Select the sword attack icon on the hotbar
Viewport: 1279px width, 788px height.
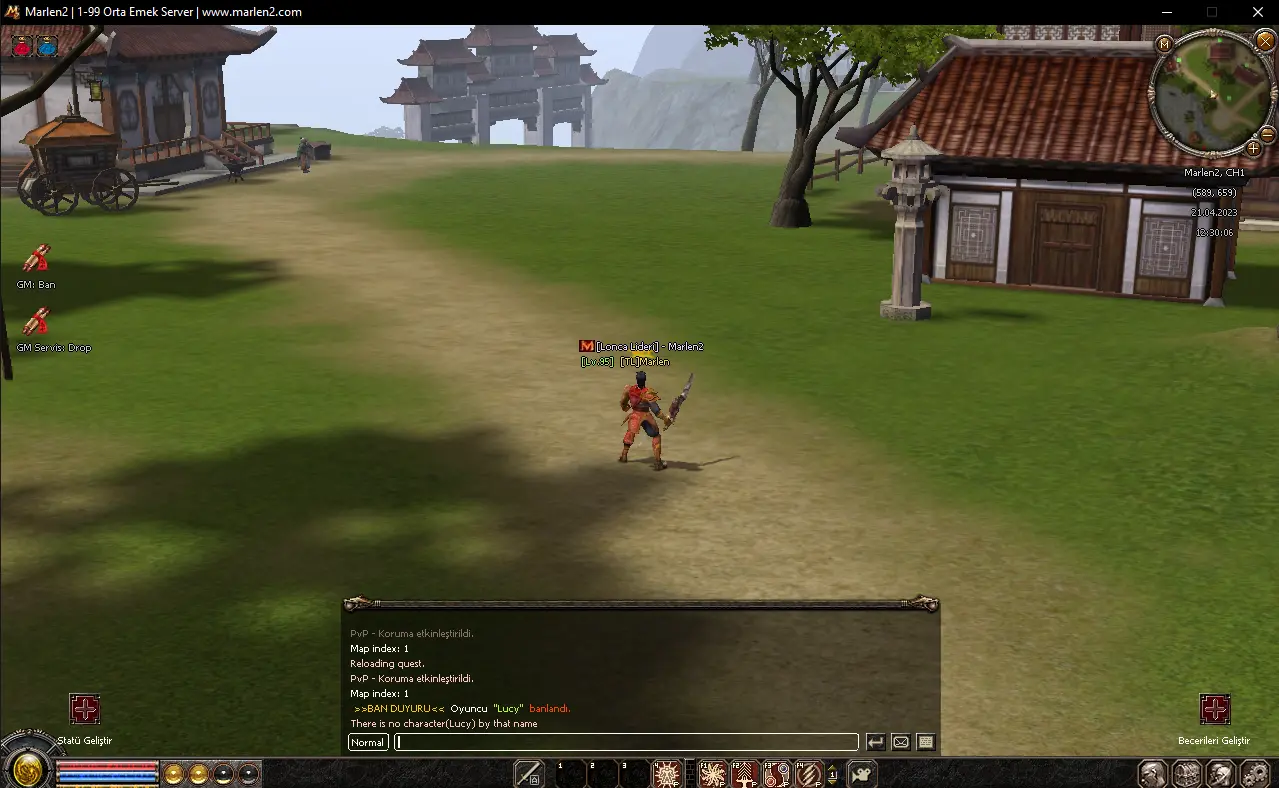(528, 773)
